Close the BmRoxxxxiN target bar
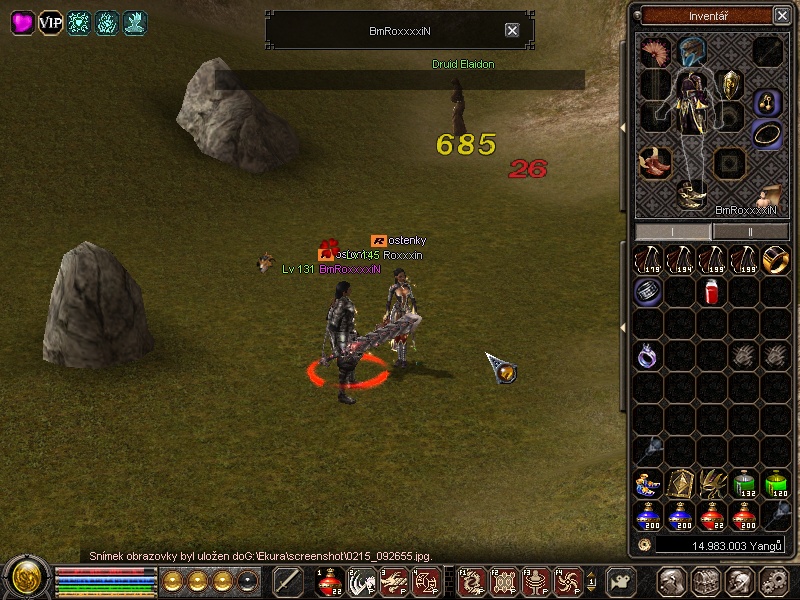 [x=512, y=31]
